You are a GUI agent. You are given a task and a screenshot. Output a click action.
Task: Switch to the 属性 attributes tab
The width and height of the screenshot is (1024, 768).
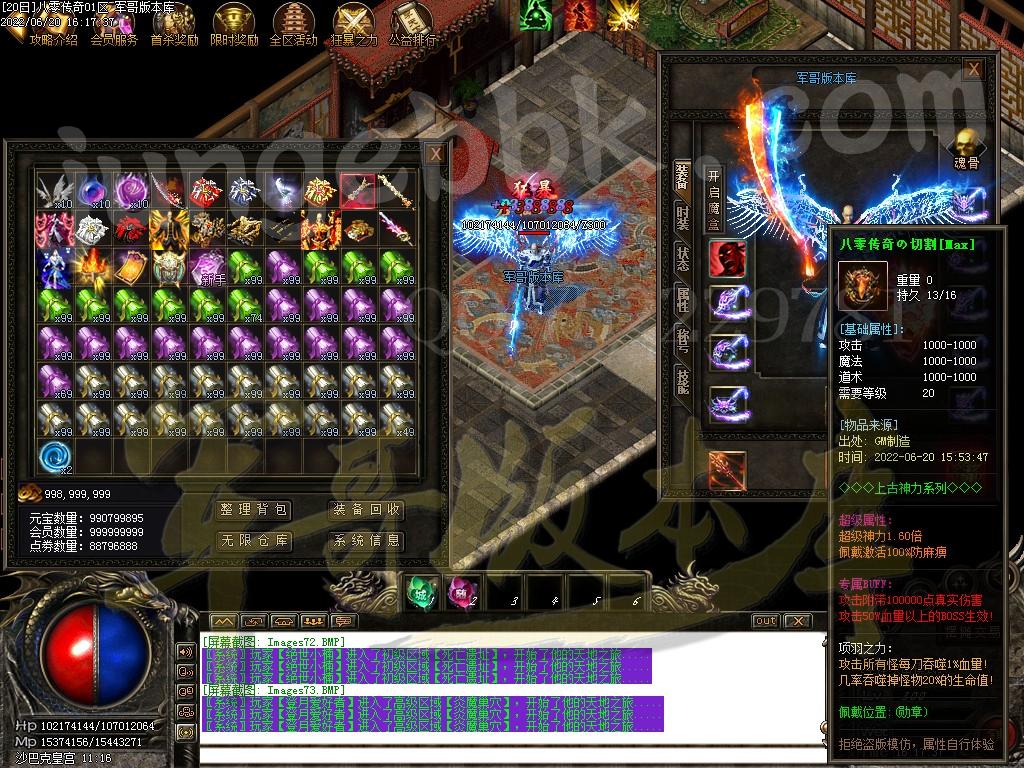pos(682,299)
